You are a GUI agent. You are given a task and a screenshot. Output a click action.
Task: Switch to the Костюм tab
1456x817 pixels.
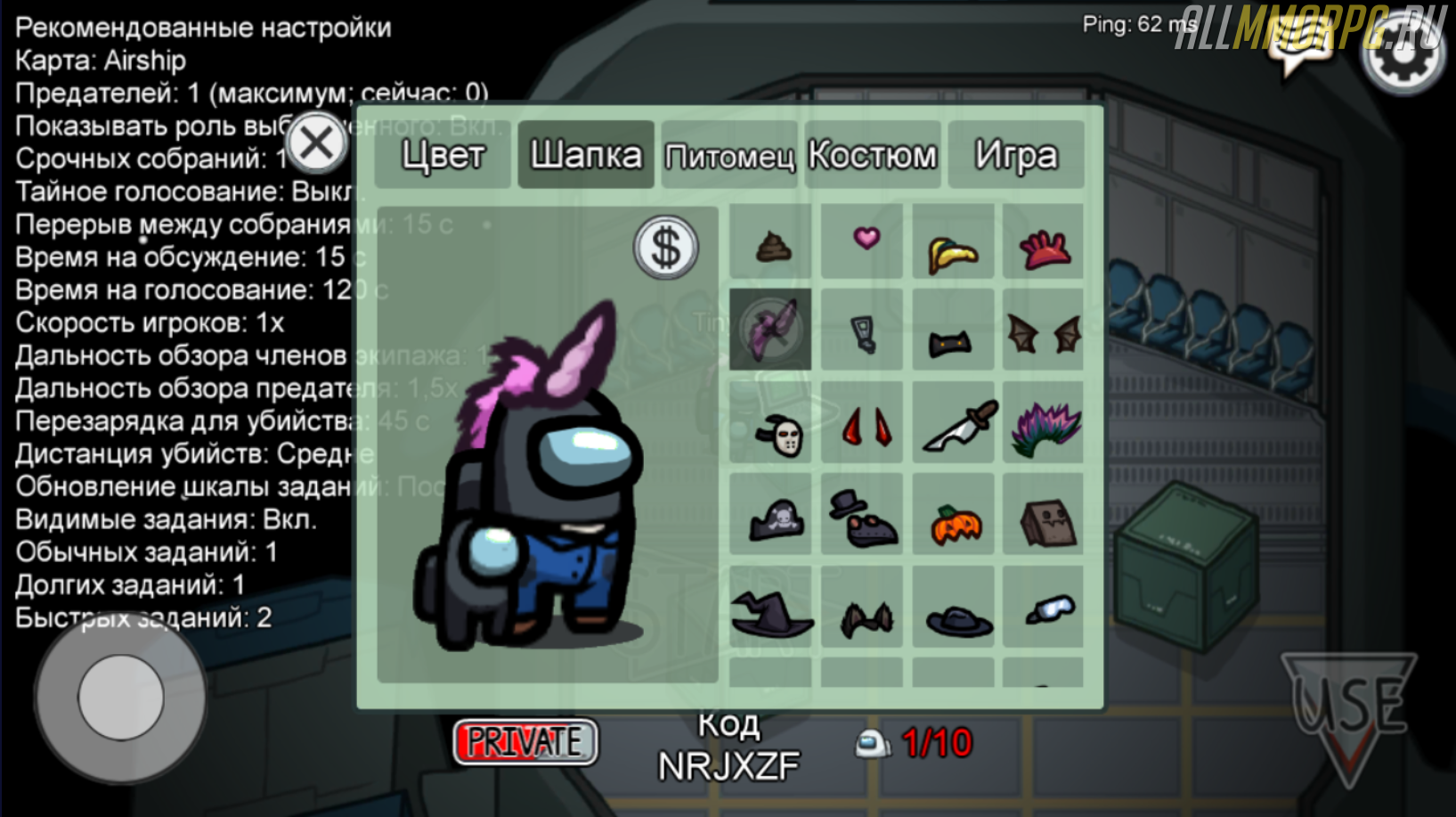click(873, 155)
